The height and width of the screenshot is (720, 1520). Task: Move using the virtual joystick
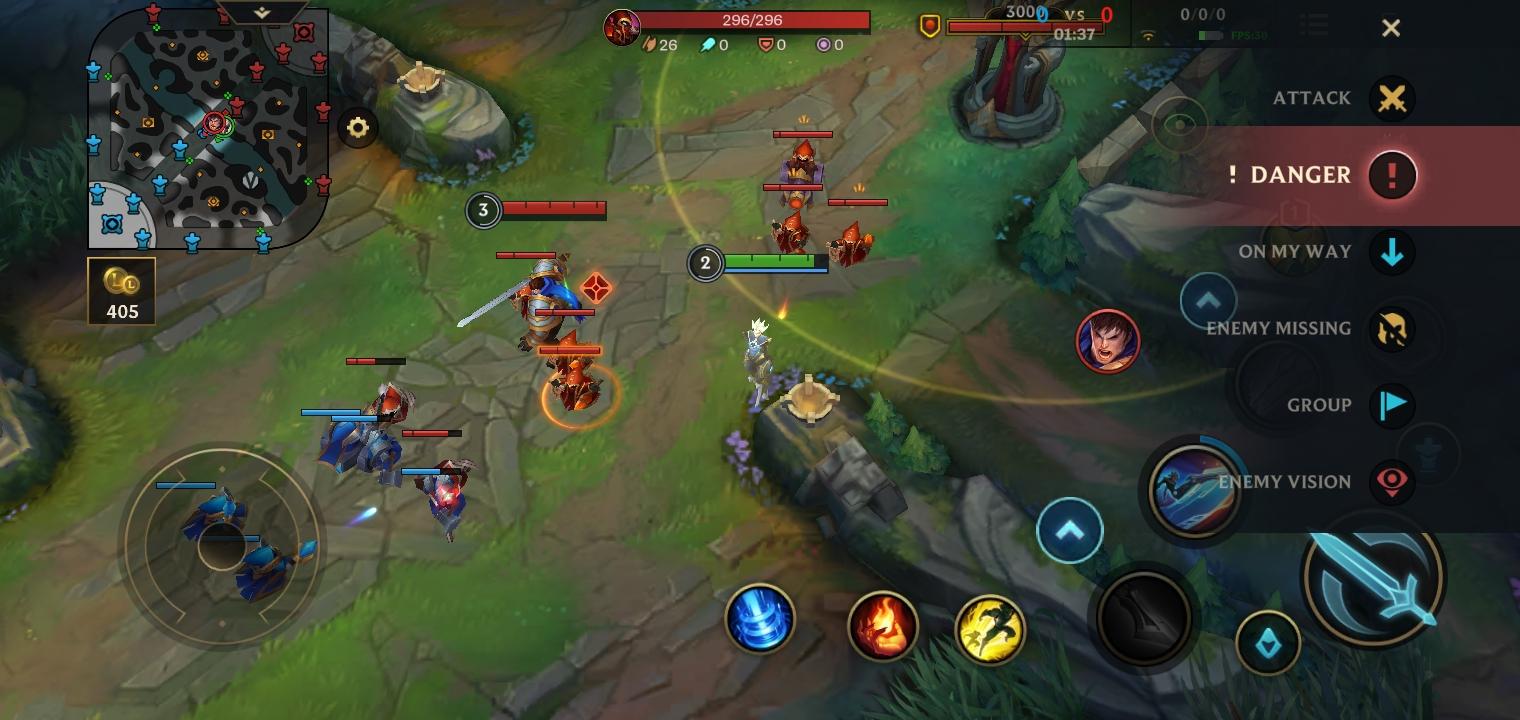pos(221,545)
